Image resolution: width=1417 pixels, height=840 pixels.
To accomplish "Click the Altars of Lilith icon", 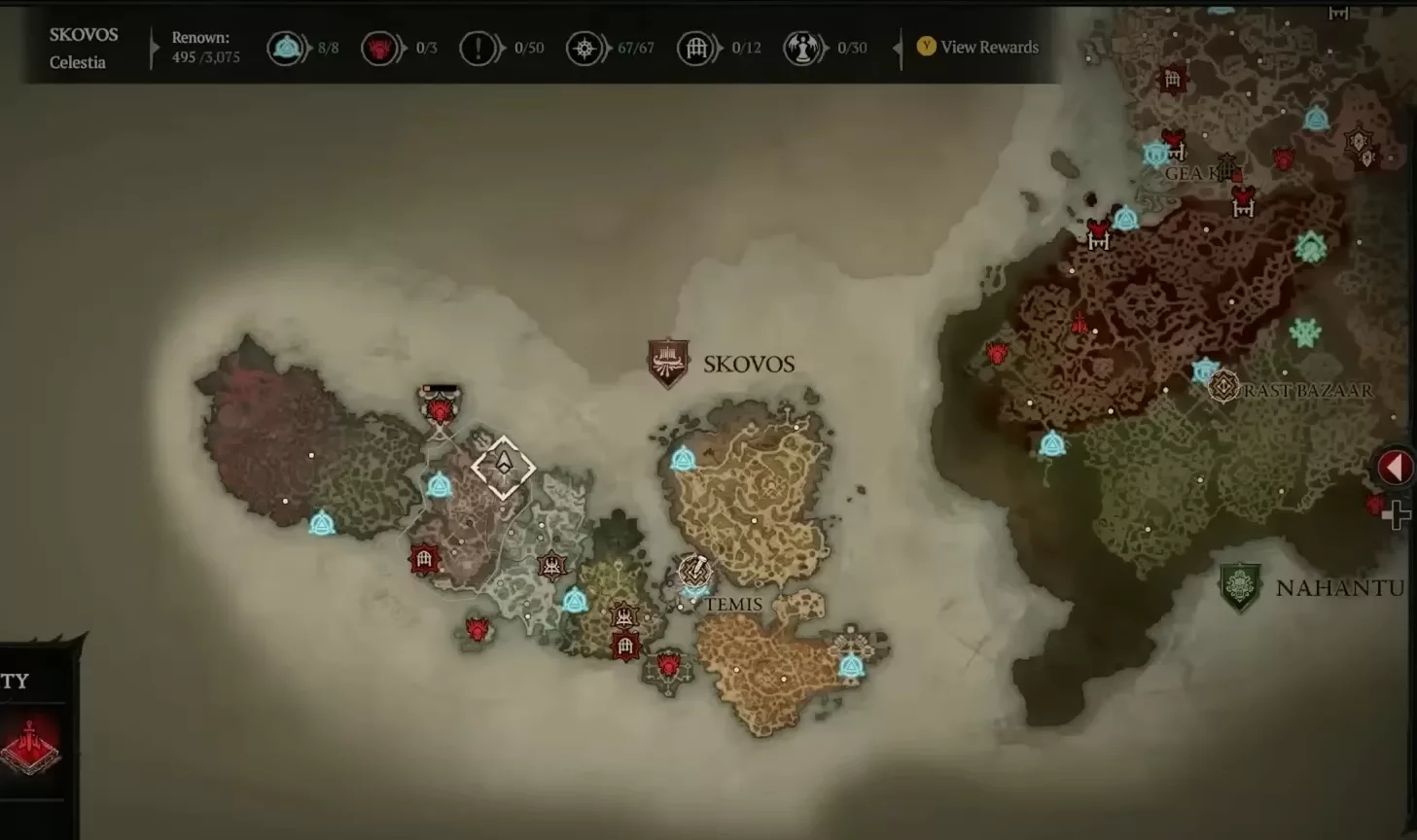I will [802, 48].
